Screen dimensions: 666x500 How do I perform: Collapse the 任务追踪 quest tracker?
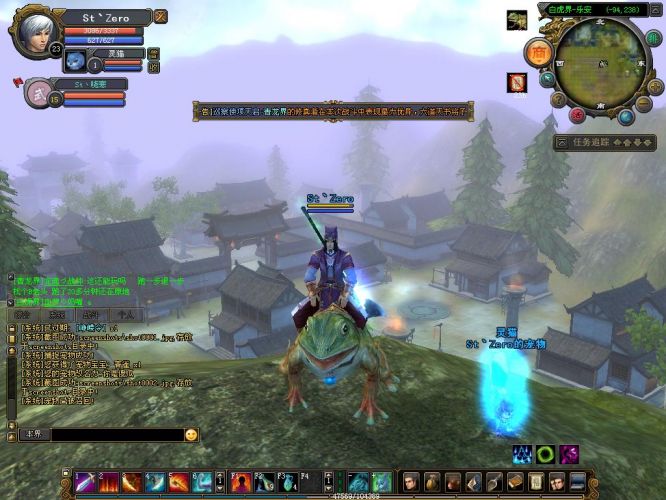pos(563,143)
